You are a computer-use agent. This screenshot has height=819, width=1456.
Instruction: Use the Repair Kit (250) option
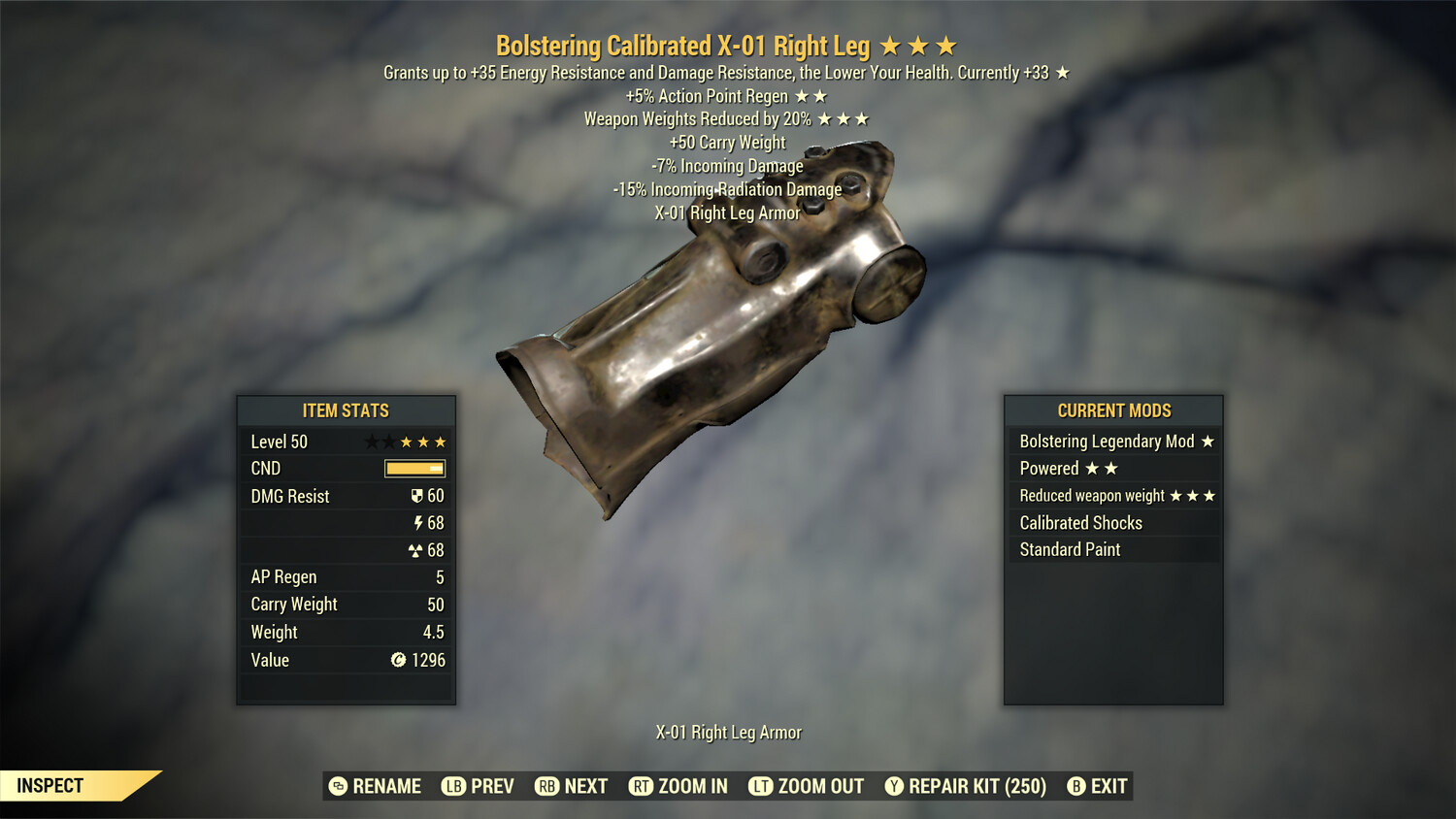tap(966, 786)
